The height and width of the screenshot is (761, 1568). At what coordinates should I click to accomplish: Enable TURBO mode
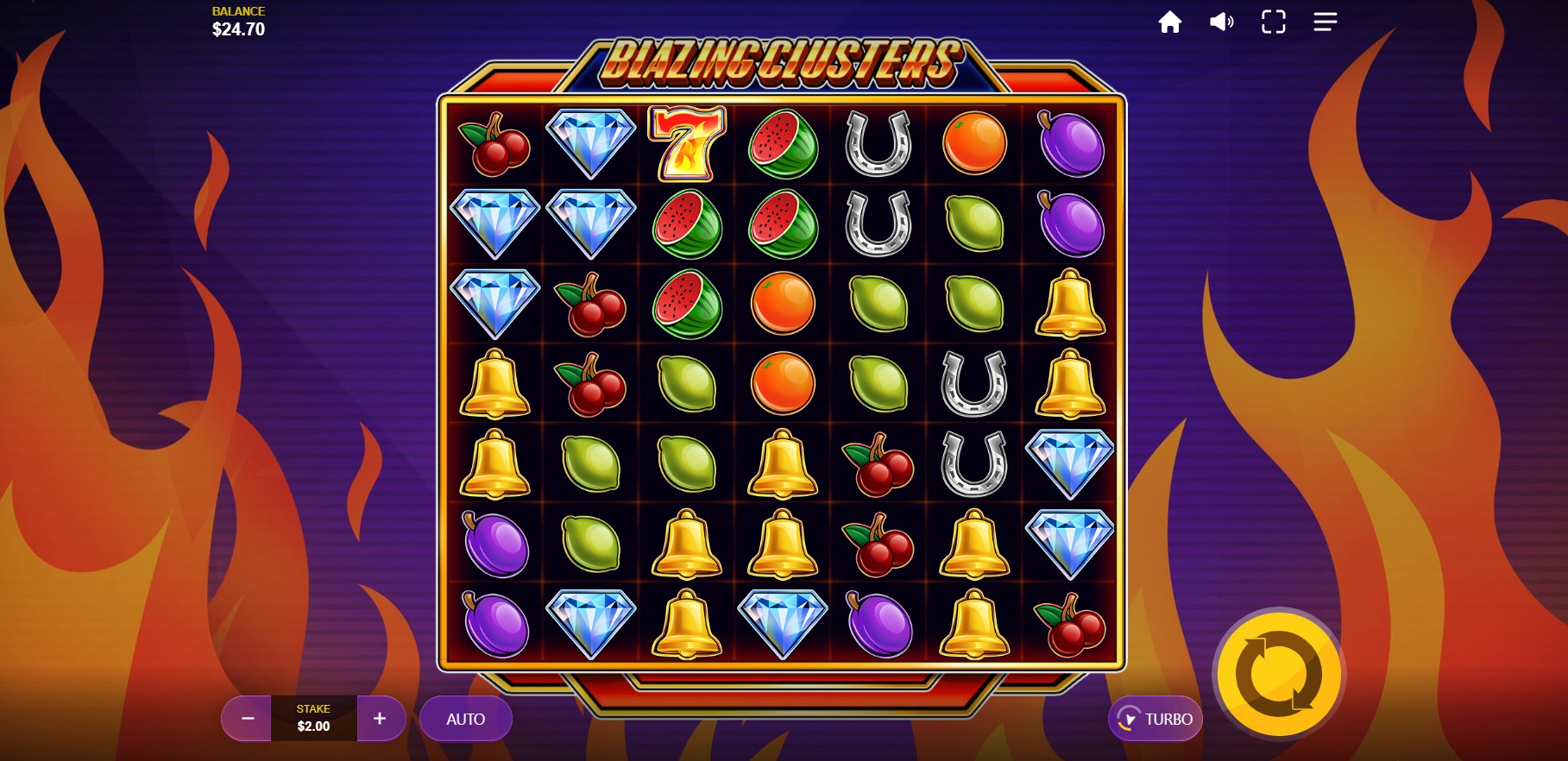pyautogui.click(x=1155, y=718)
